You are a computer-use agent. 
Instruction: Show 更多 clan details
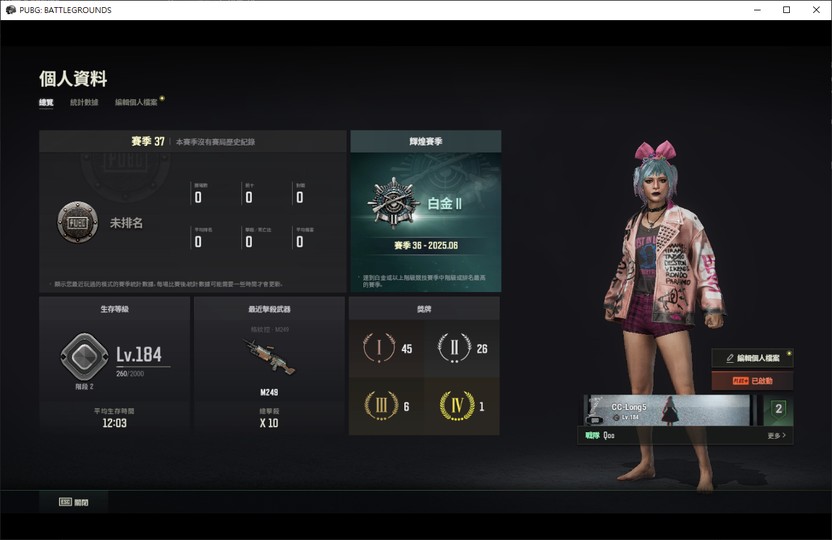point(776,436)
